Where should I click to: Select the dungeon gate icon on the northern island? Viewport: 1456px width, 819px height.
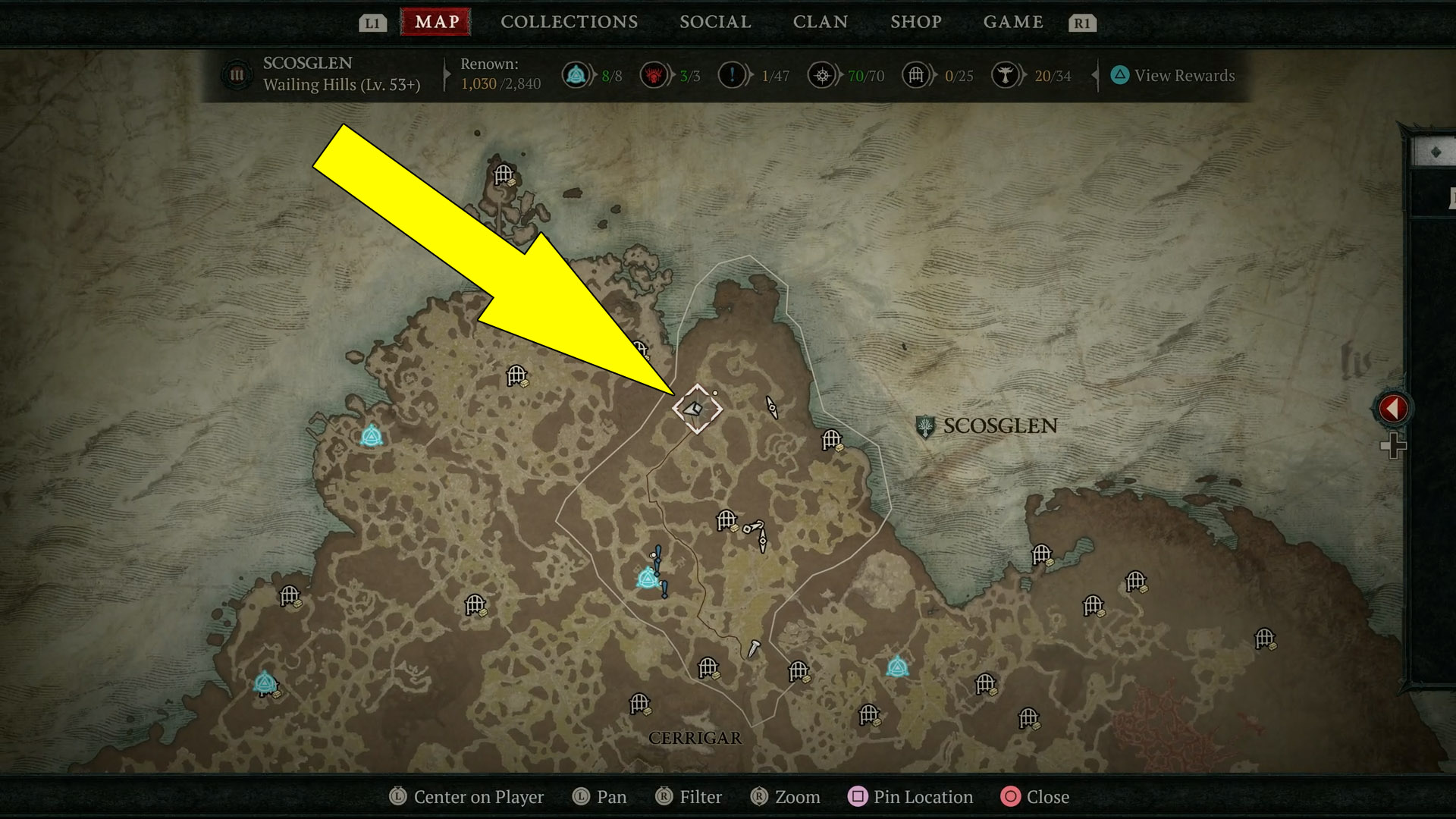pos(504,175)
